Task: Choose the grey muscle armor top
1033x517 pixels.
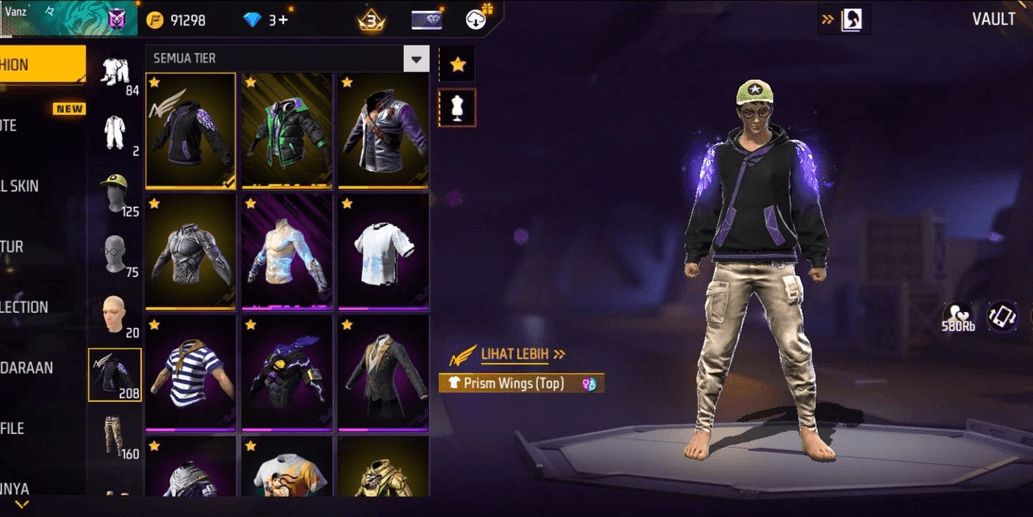Action: coord(191,251)
